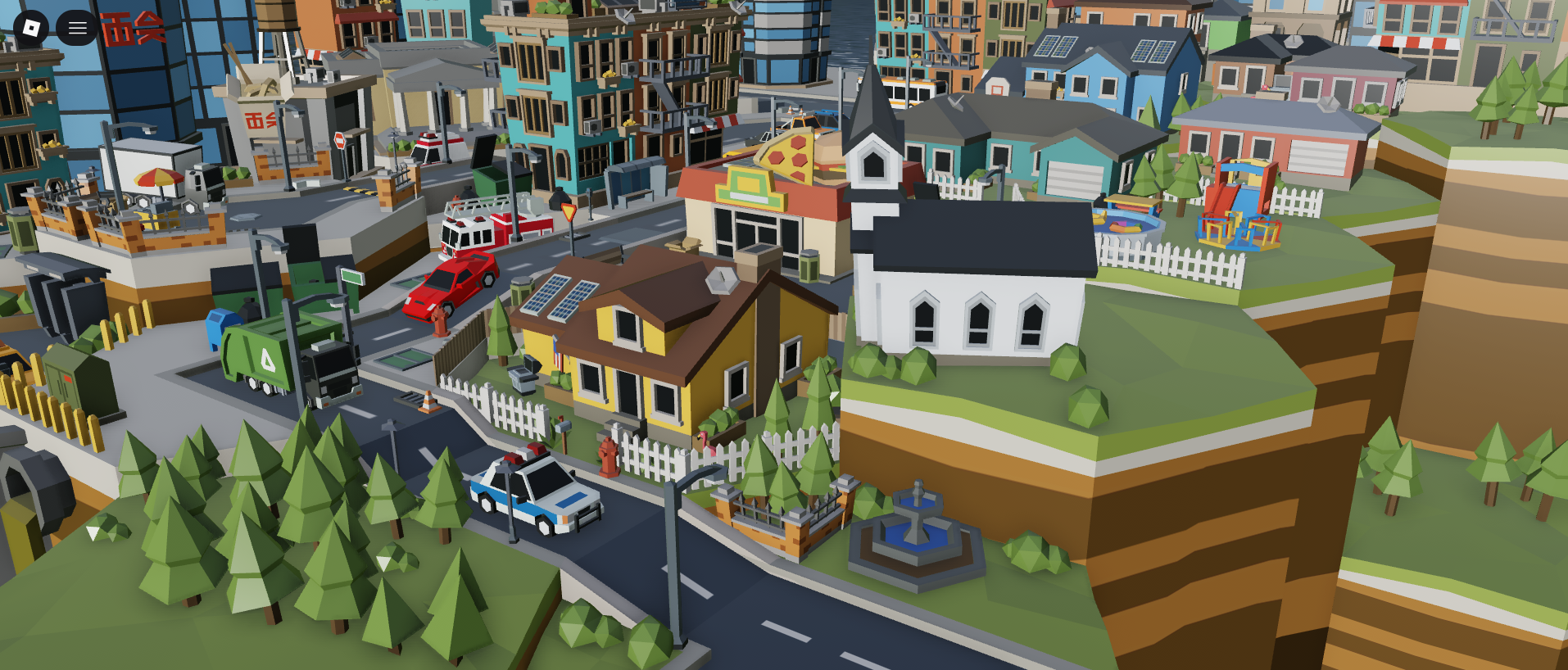Open the hamburger menu button
1568x670 pixels.
pos(77,29)
